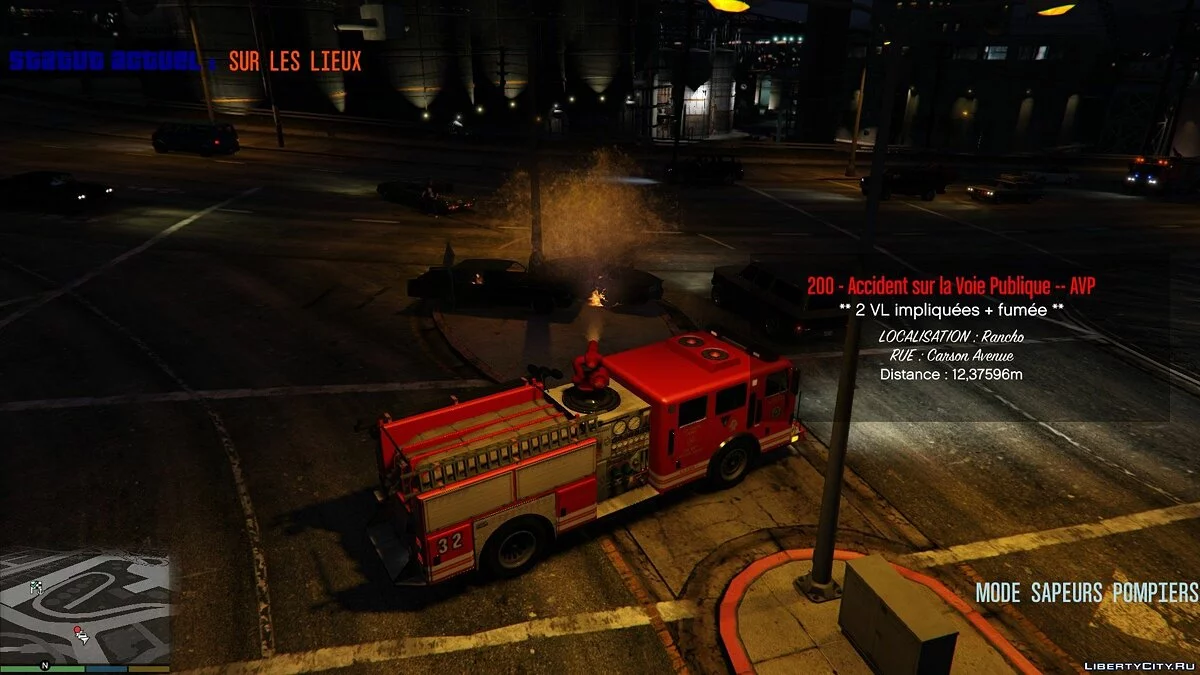Click the SUR LES LIEUX status text
Screen dimensions: 1200x675
pos(295,61)
